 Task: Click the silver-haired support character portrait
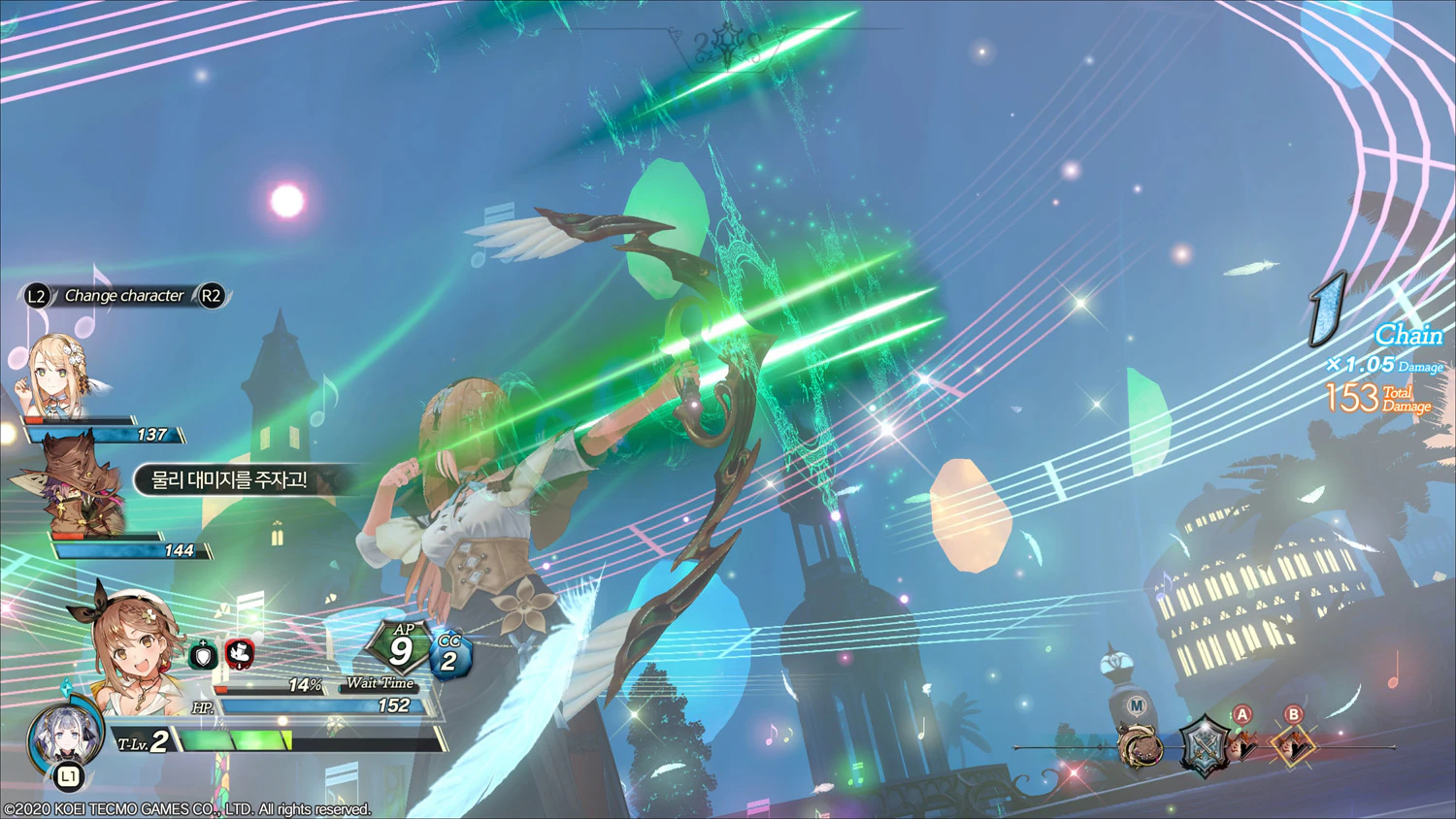point(64,737)
